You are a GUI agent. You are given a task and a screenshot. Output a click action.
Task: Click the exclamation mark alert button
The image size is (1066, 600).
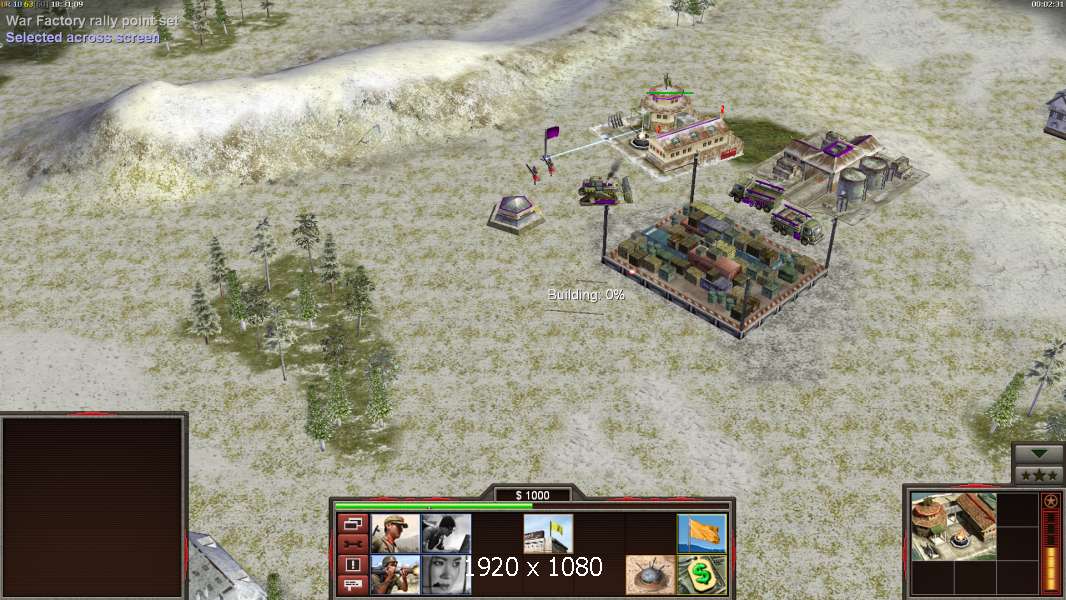352,565
